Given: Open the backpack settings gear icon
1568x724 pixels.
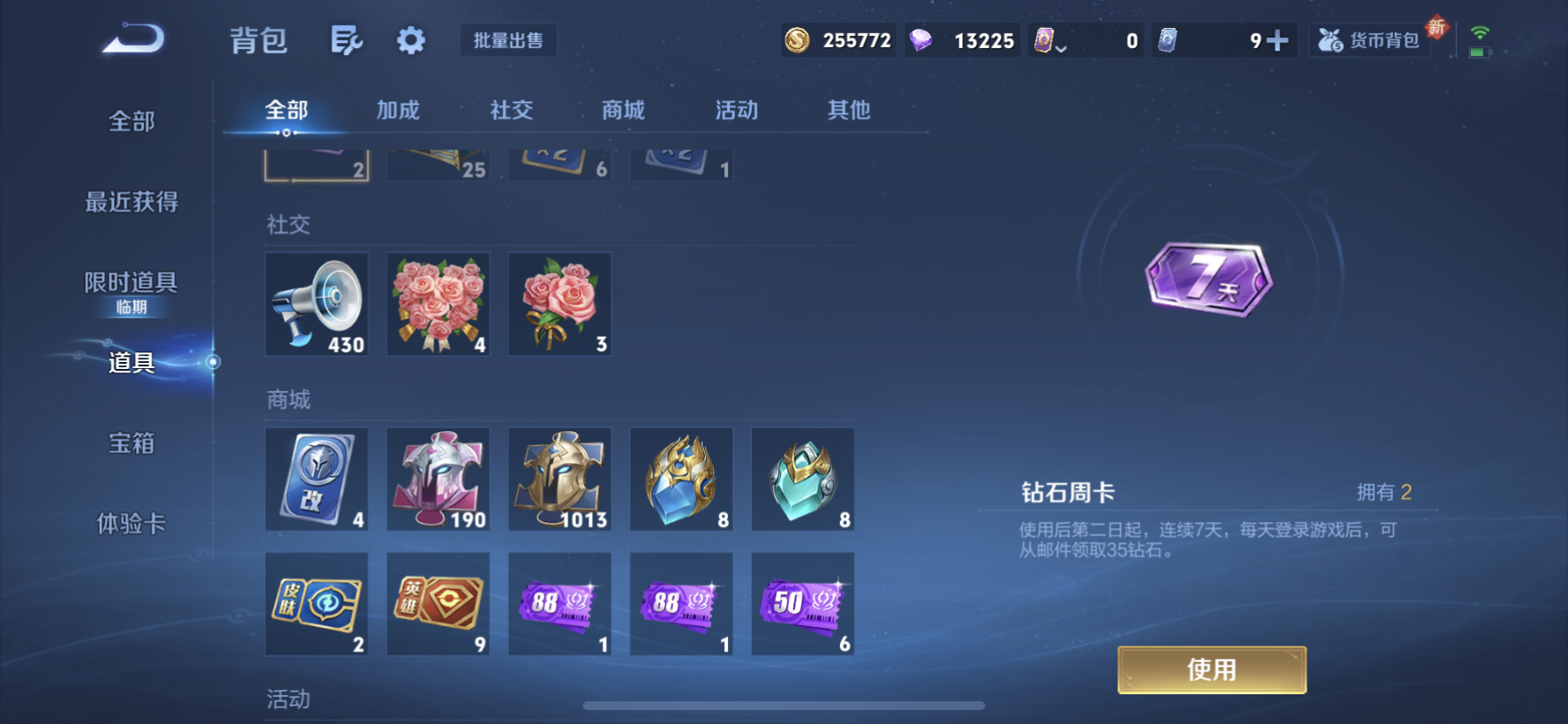Looking at the screenshot, I should click(410, 40).
